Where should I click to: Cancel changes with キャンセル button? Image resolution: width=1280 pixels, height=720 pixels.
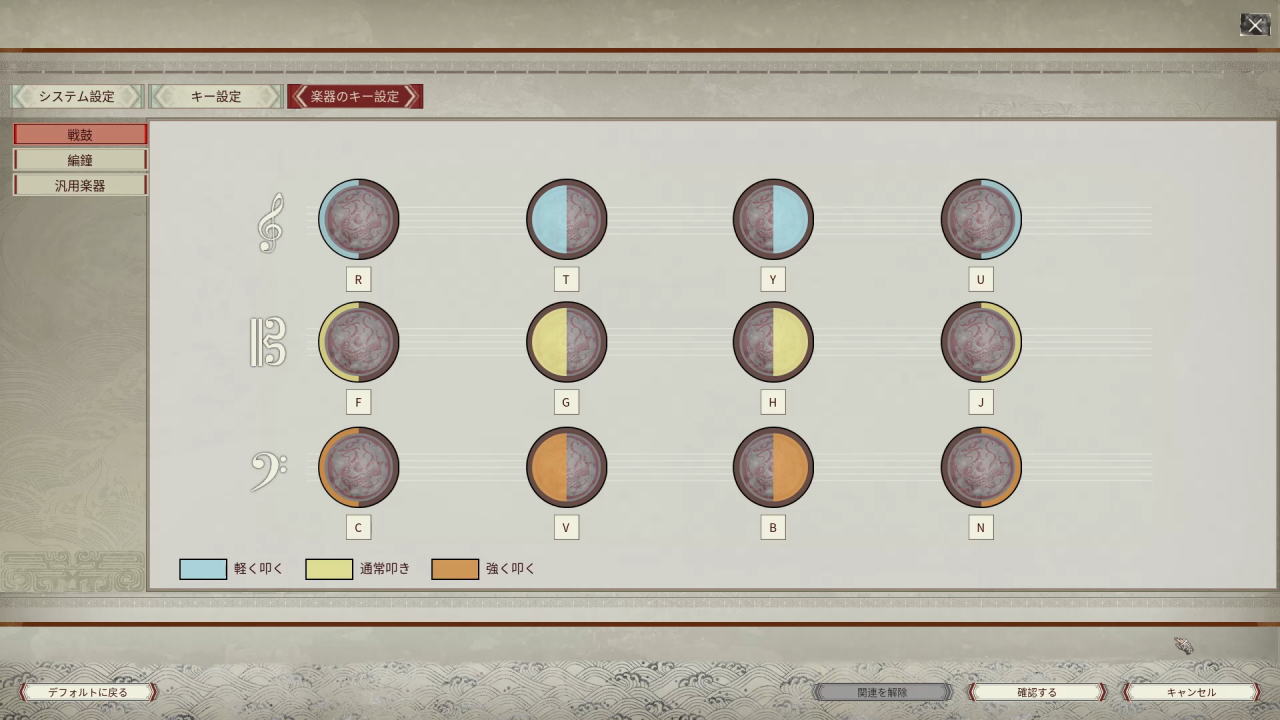click(x=1191, y=692)
